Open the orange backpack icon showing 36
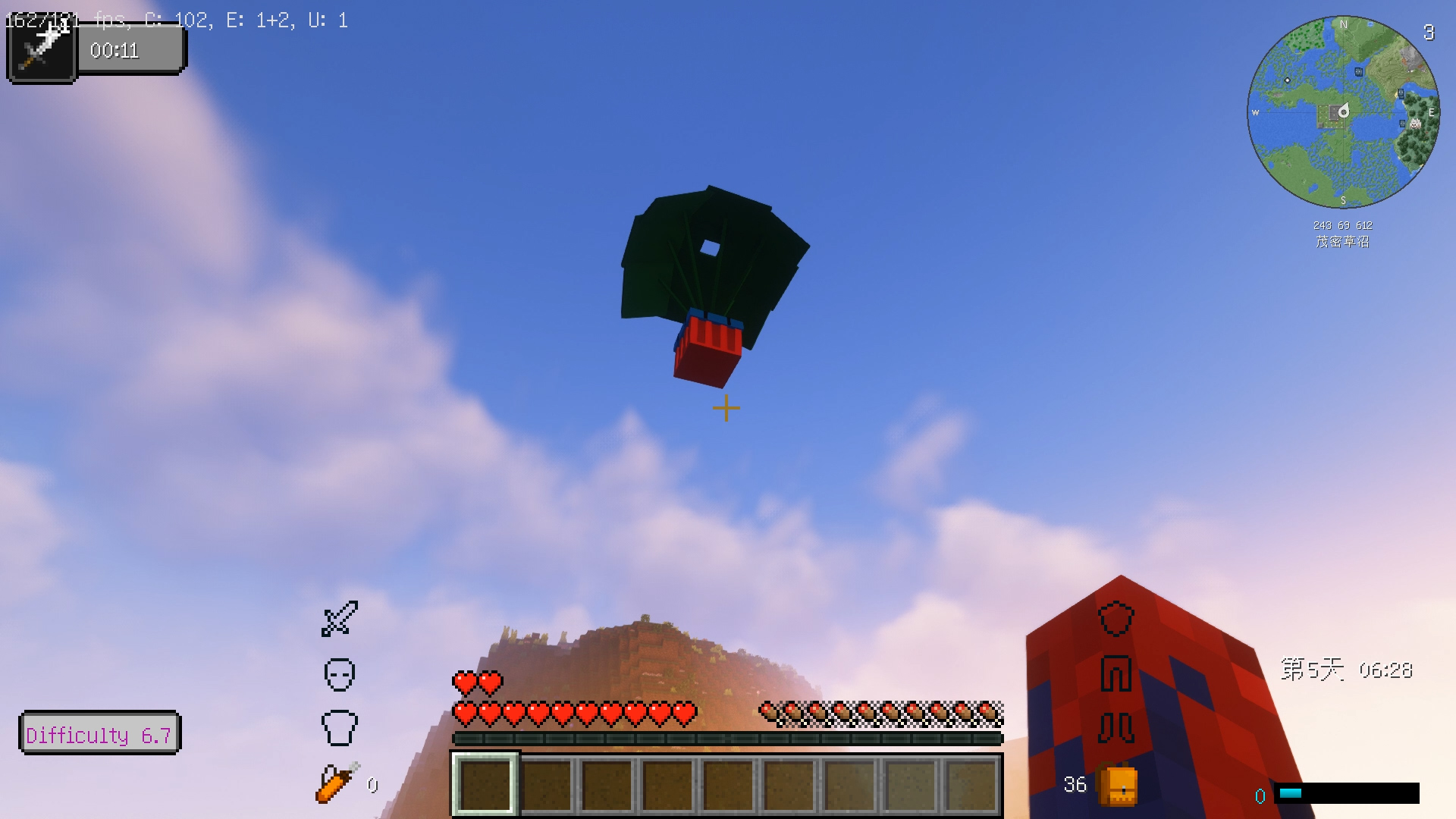This screenshot has width=1456, height=819. click(1115, 786)
